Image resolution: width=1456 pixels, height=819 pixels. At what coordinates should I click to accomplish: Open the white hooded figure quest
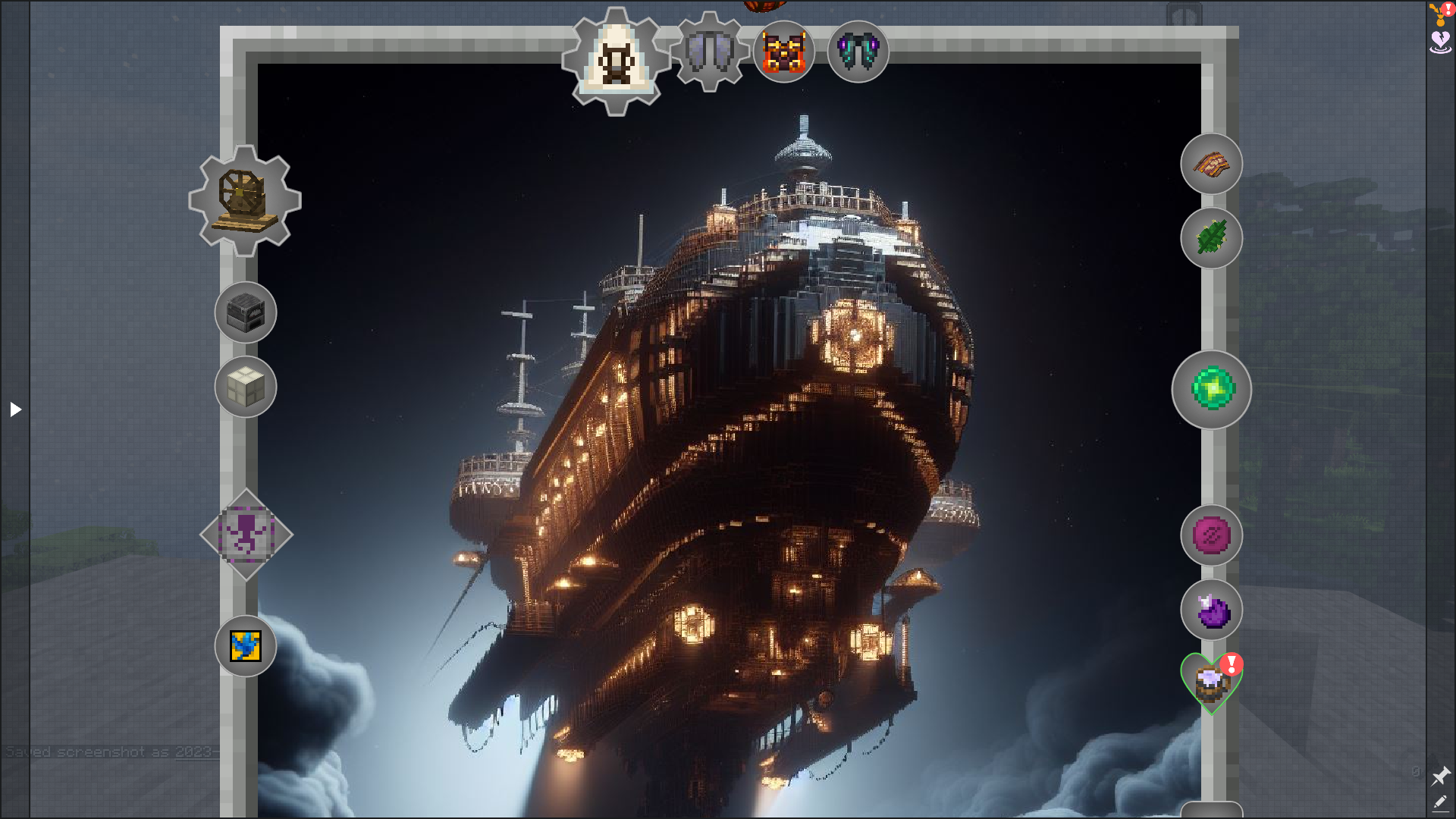click(x=616, y=60)
